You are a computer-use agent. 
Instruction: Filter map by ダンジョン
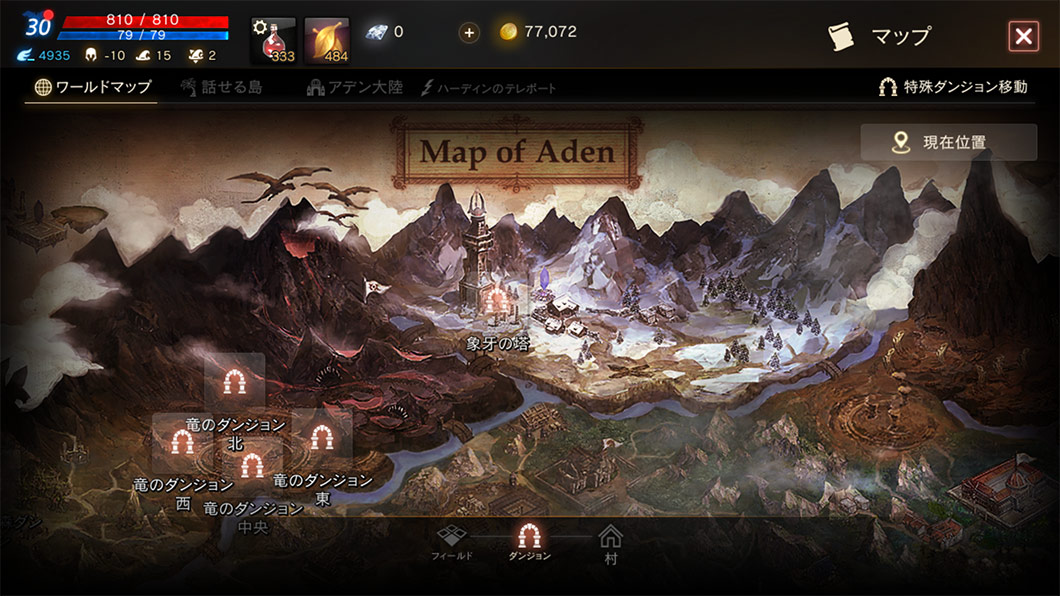[x=529, y=541]
